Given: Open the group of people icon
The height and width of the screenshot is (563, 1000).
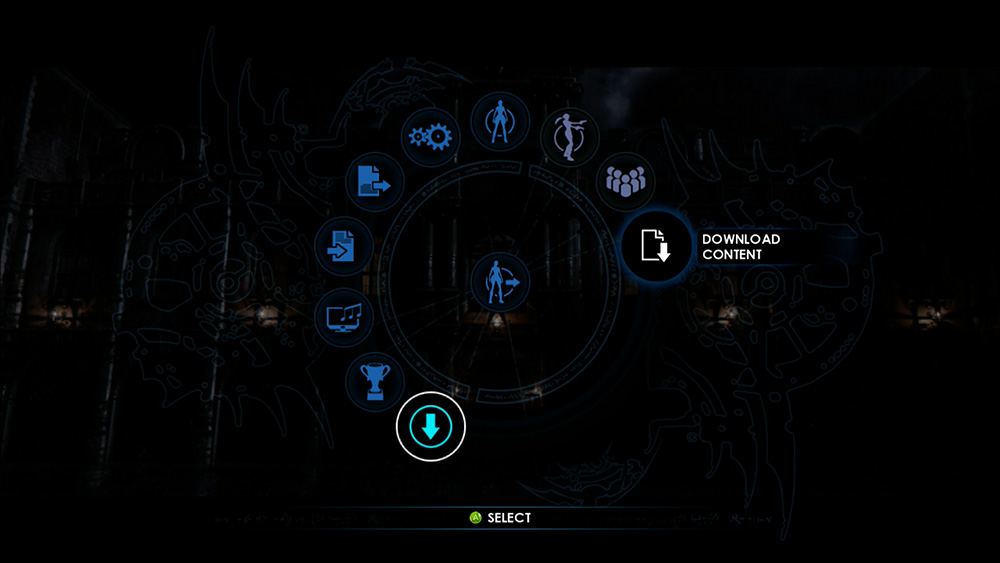Looking at the screenshot, I should [625, 182].
